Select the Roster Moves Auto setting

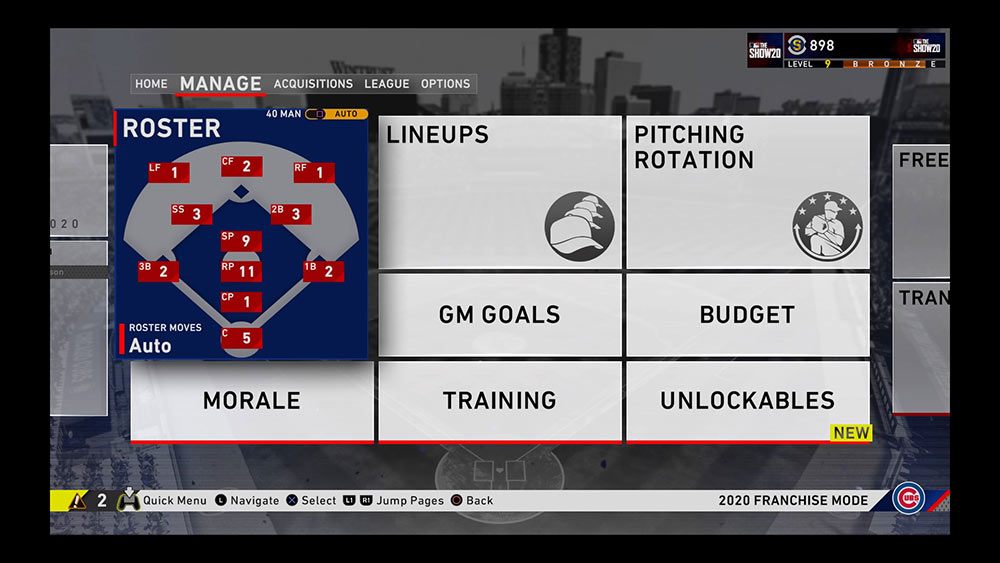pos(150,340)
